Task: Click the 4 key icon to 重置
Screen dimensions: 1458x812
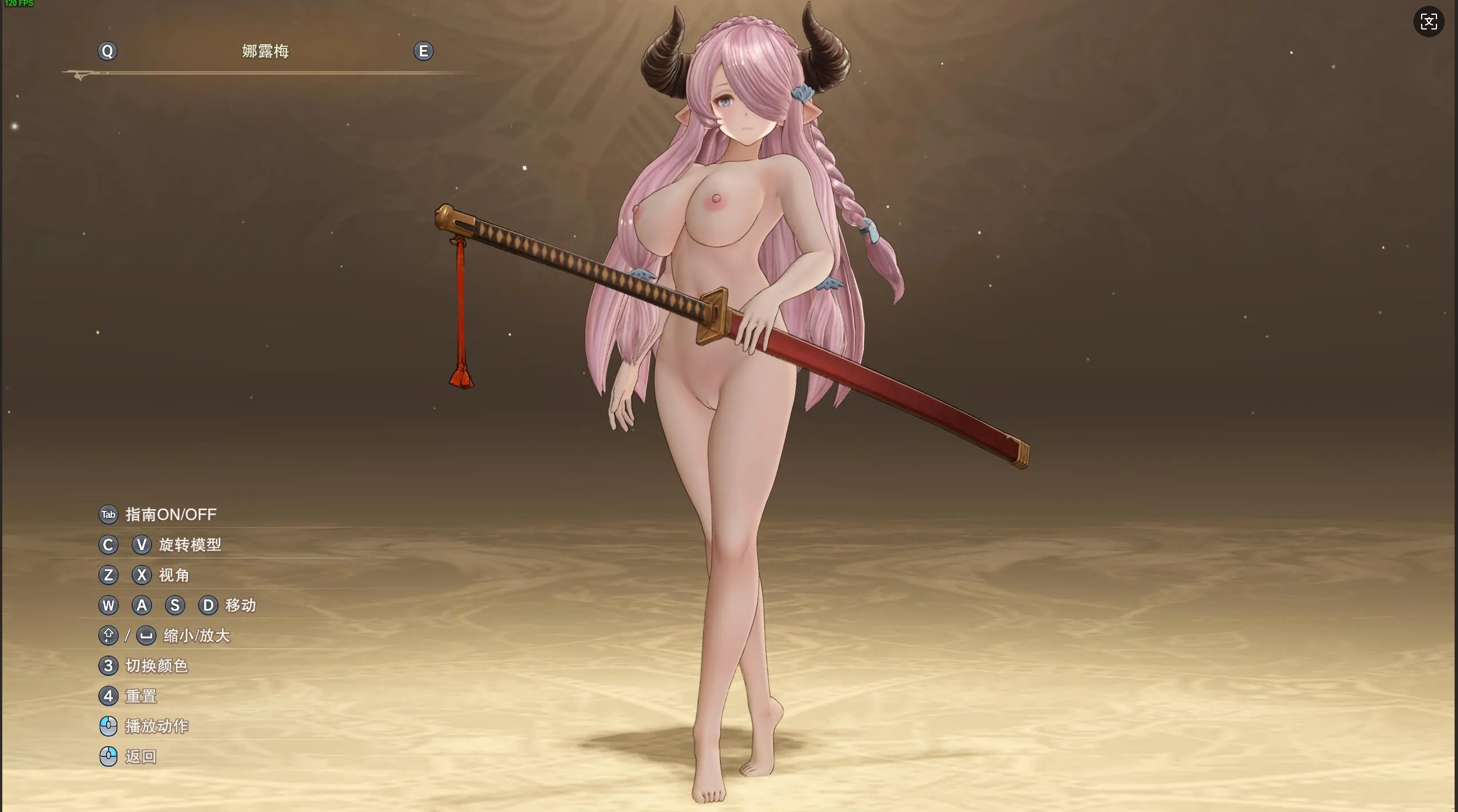Action: 108,696
